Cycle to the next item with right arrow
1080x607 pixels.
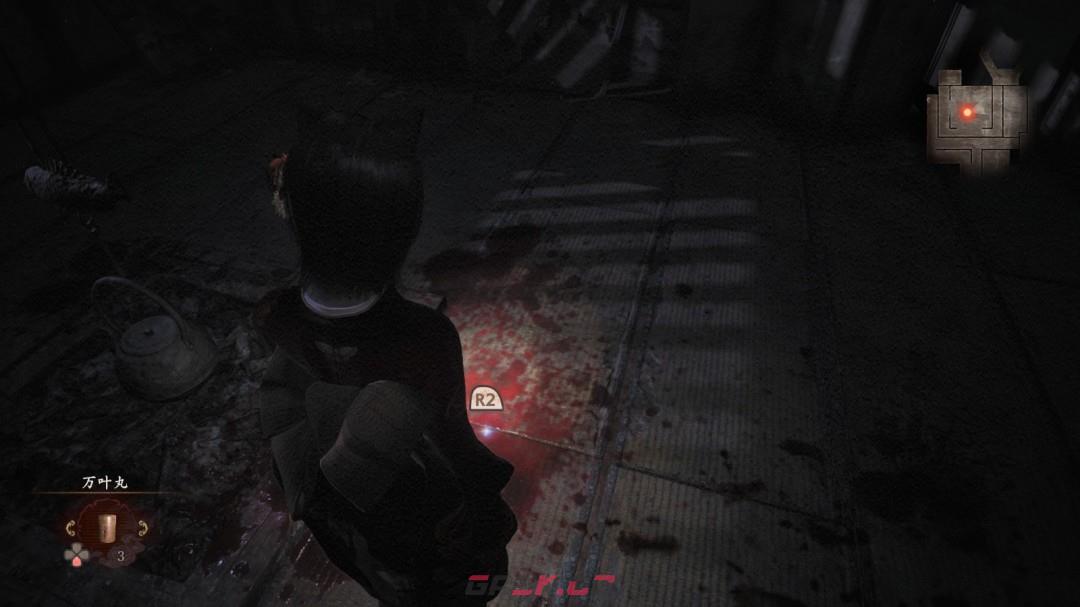click(x=142, y=528)
